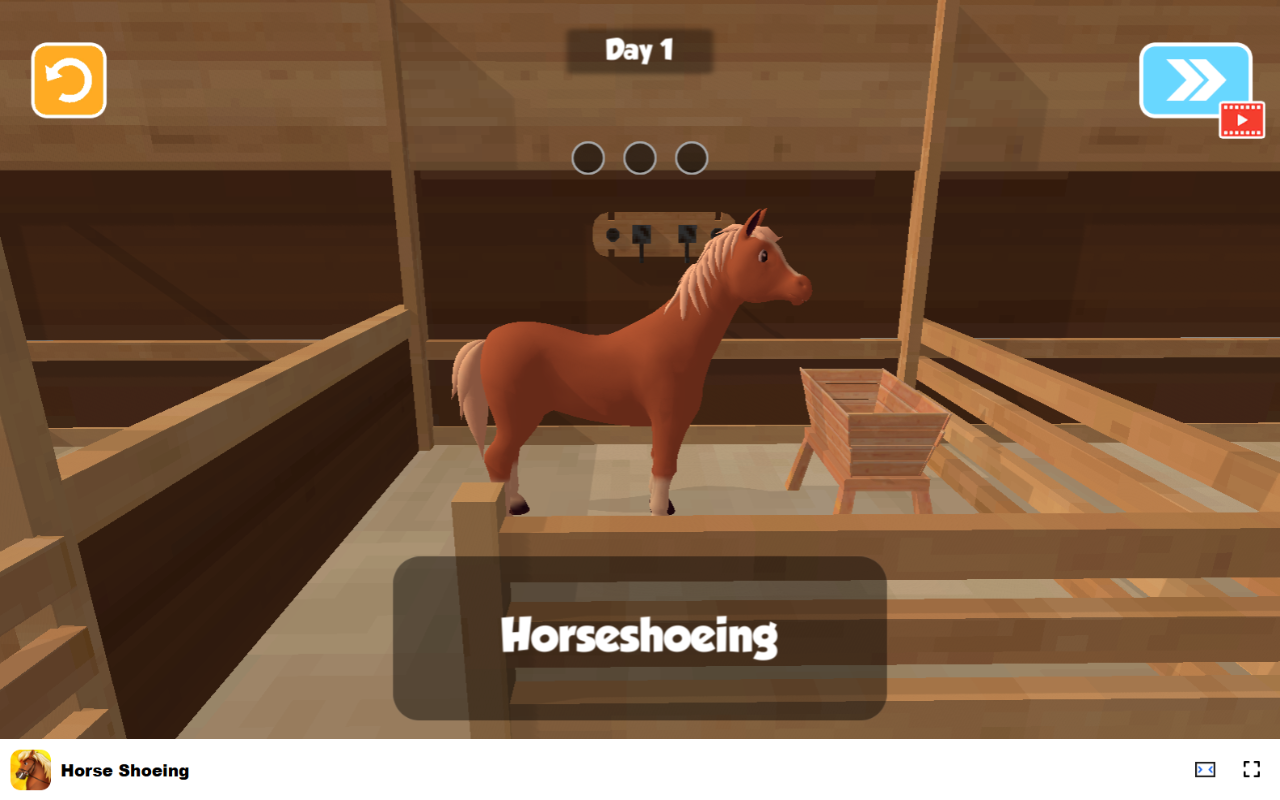Click the Day 1 banner

click(x=639, y=50)
